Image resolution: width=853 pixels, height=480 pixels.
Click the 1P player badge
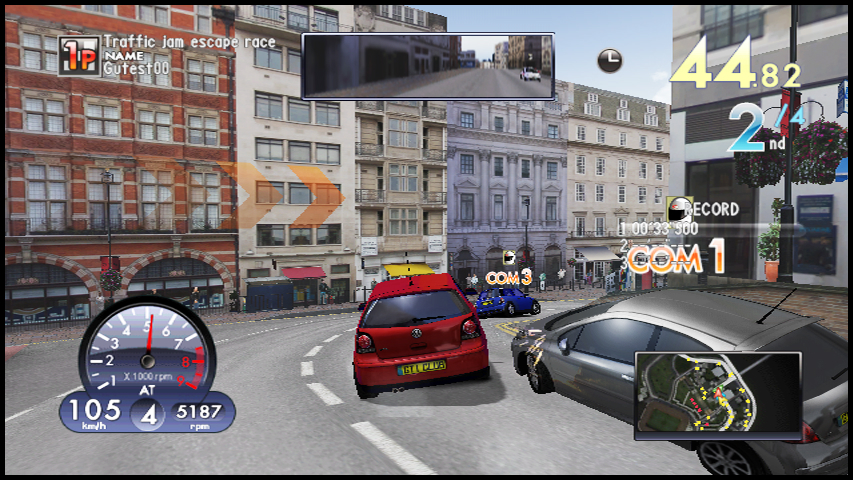coord(79,57)
